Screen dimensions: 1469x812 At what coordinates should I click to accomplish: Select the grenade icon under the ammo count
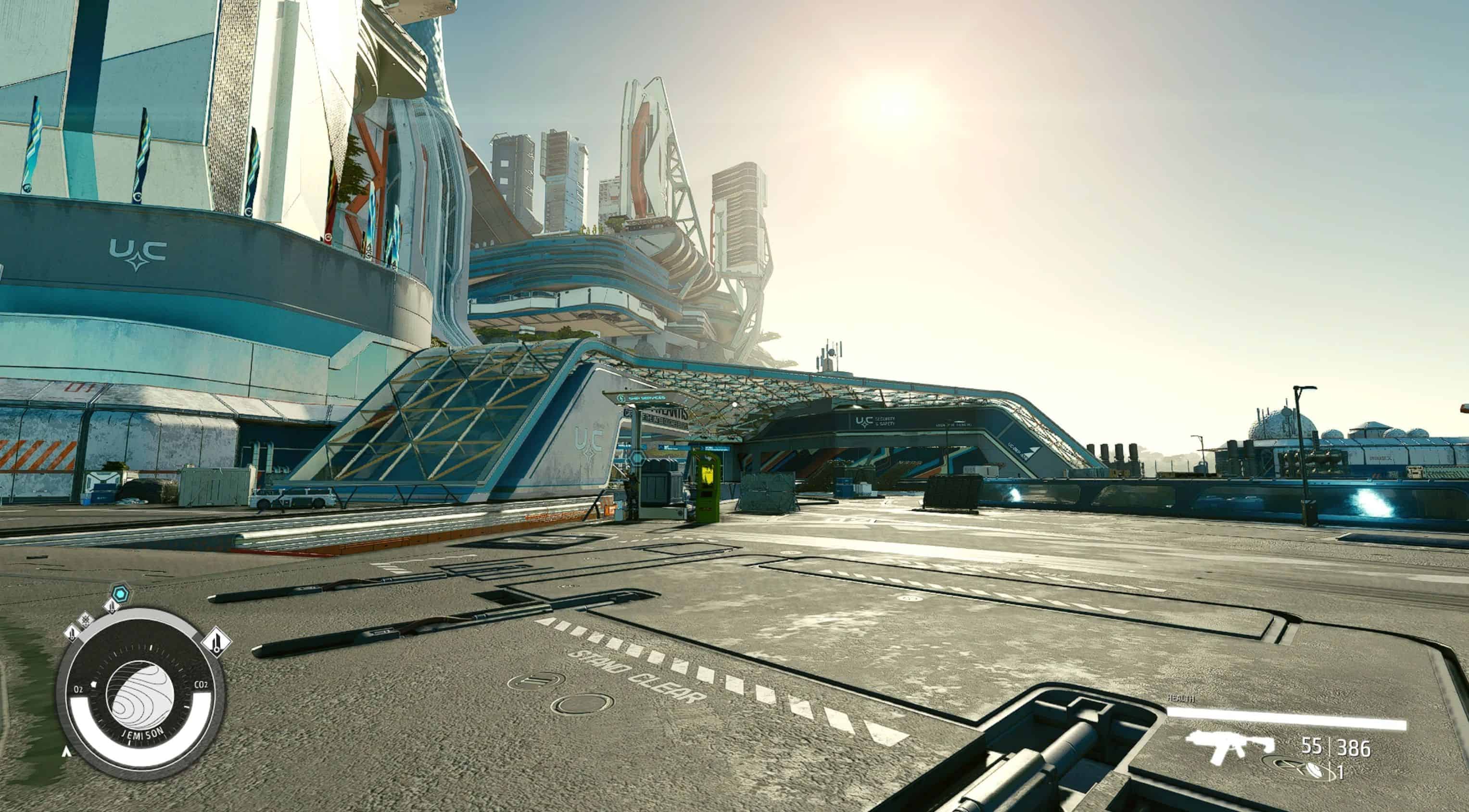click(x=1315, y=770)
